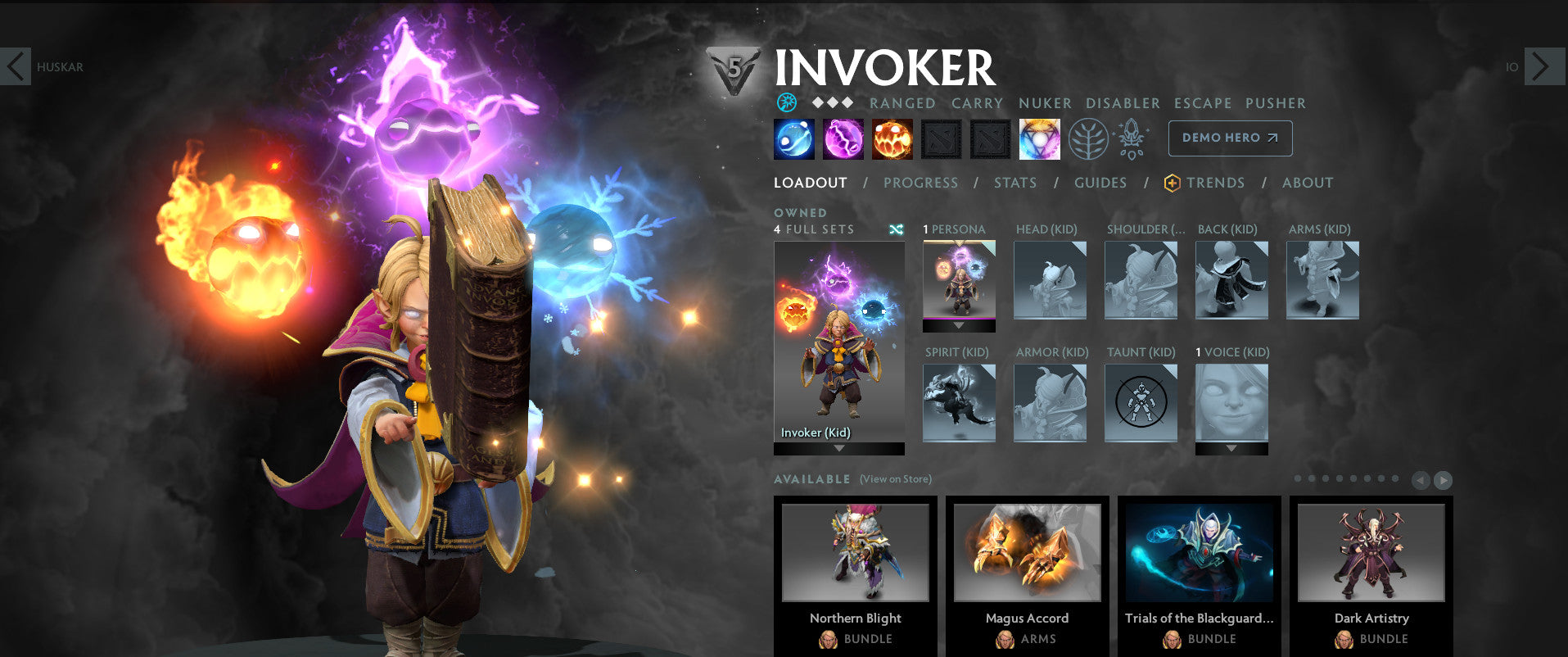The width and height of the screenshot is (1568, 657).
Task: Select the Northern Blight bundle thumbnail
Action: click(x=856, y=553)
